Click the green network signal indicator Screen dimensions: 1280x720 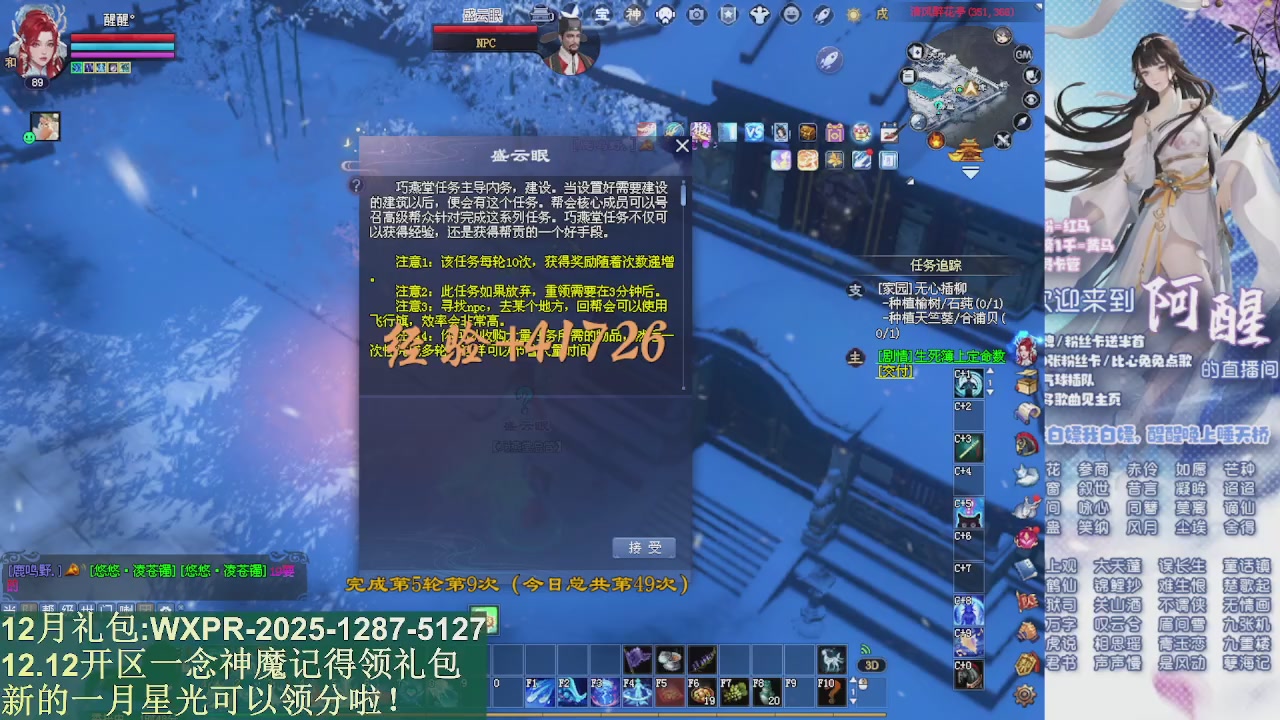click(x=866, y=649)
